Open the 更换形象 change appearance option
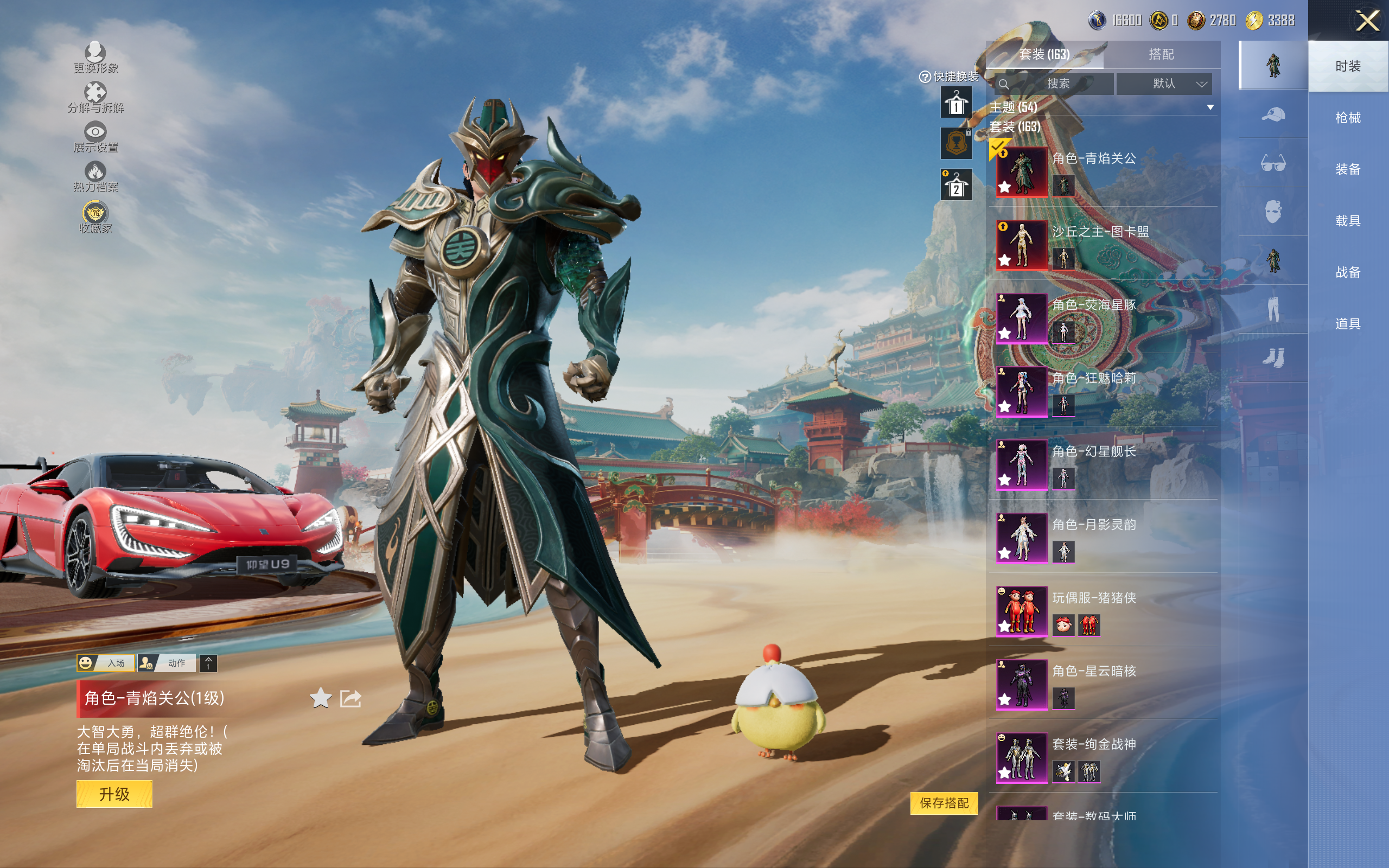 [95, 58]
